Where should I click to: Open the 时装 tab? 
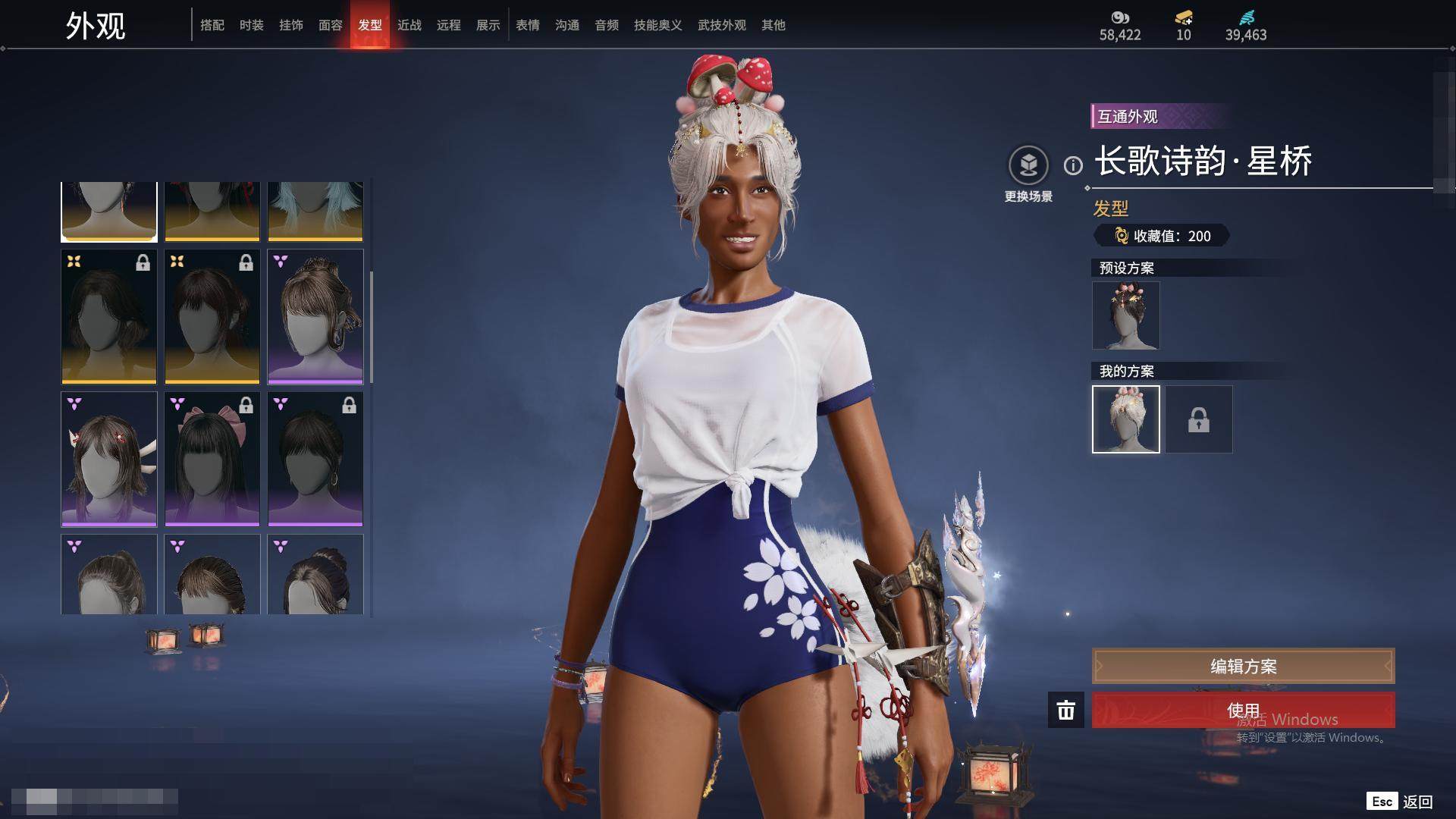tap(252, 25)
